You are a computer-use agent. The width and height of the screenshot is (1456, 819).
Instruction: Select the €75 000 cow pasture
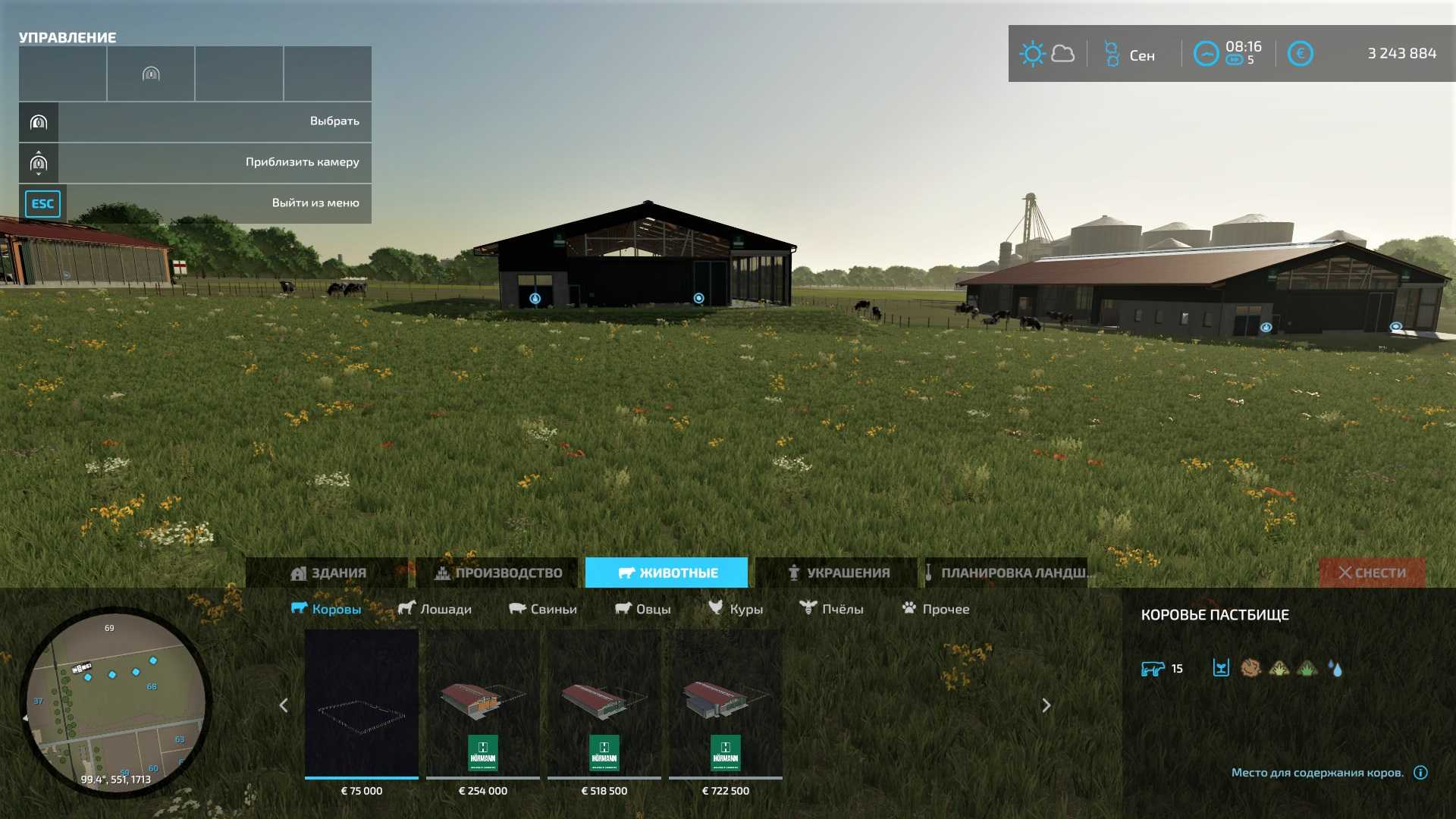[x=362, y=705]
